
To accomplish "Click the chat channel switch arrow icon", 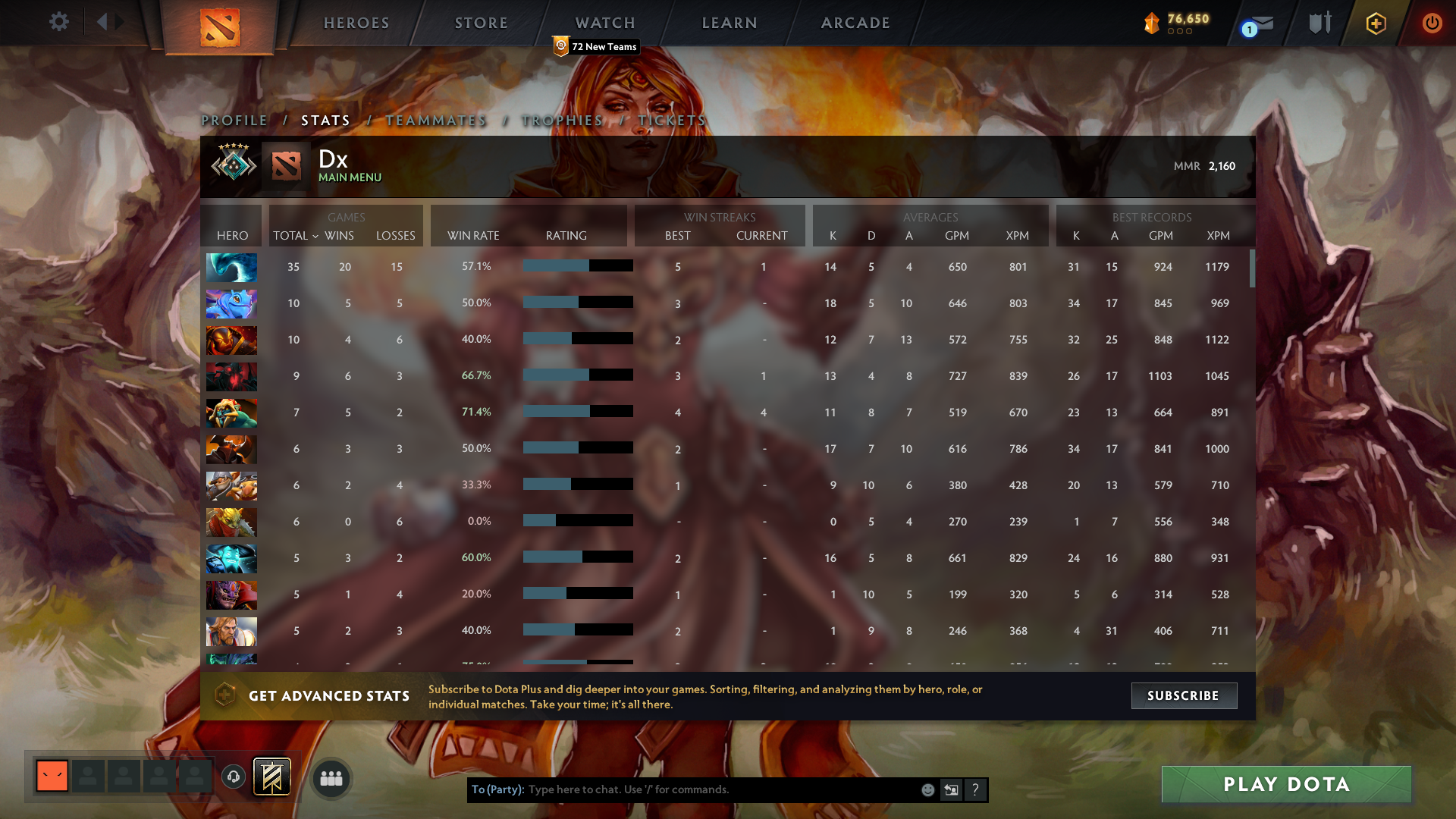I will coord(952,789).
